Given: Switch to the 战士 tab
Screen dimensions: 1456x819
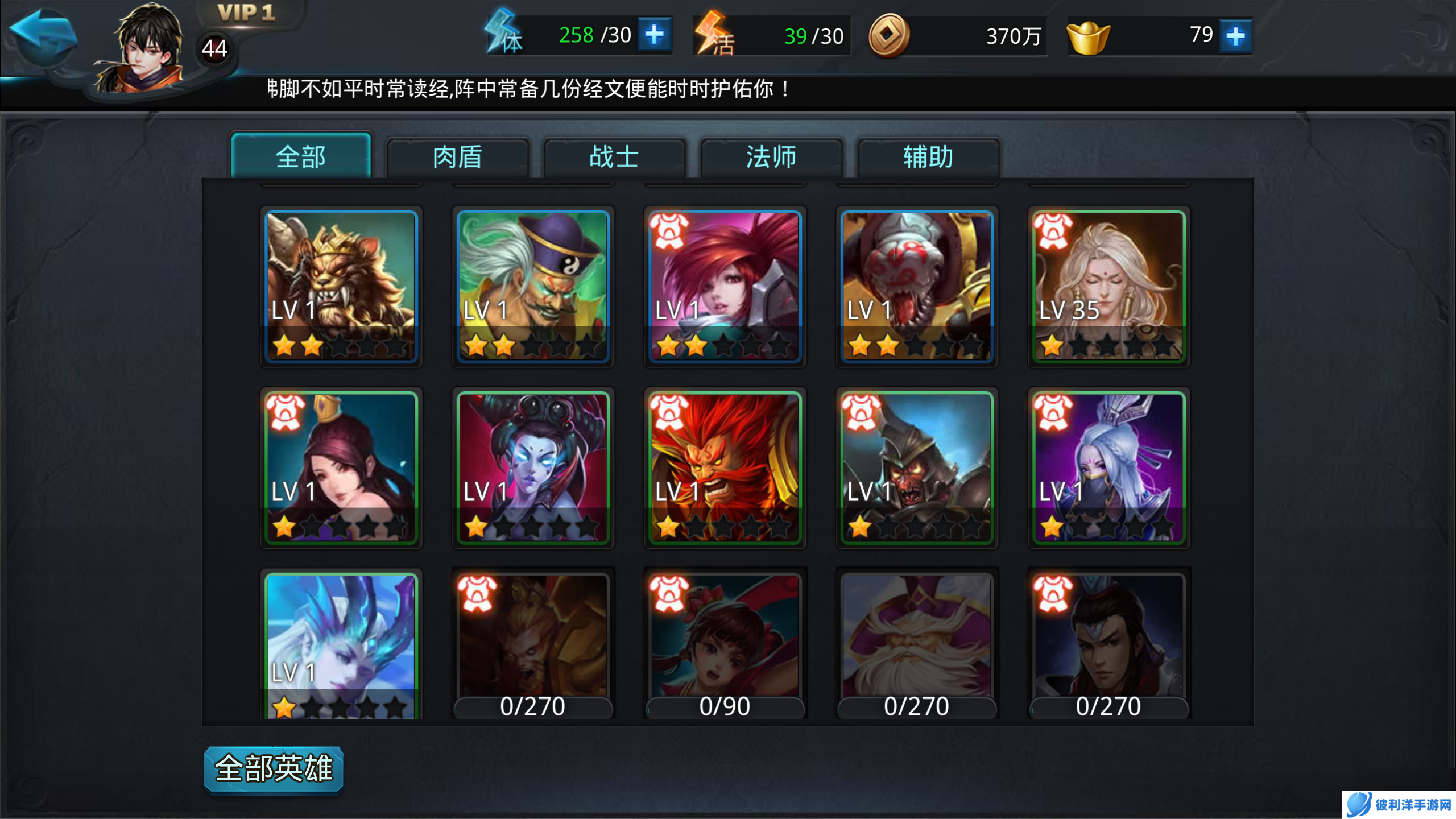Looking at the screenshot, I should point(614,158).
